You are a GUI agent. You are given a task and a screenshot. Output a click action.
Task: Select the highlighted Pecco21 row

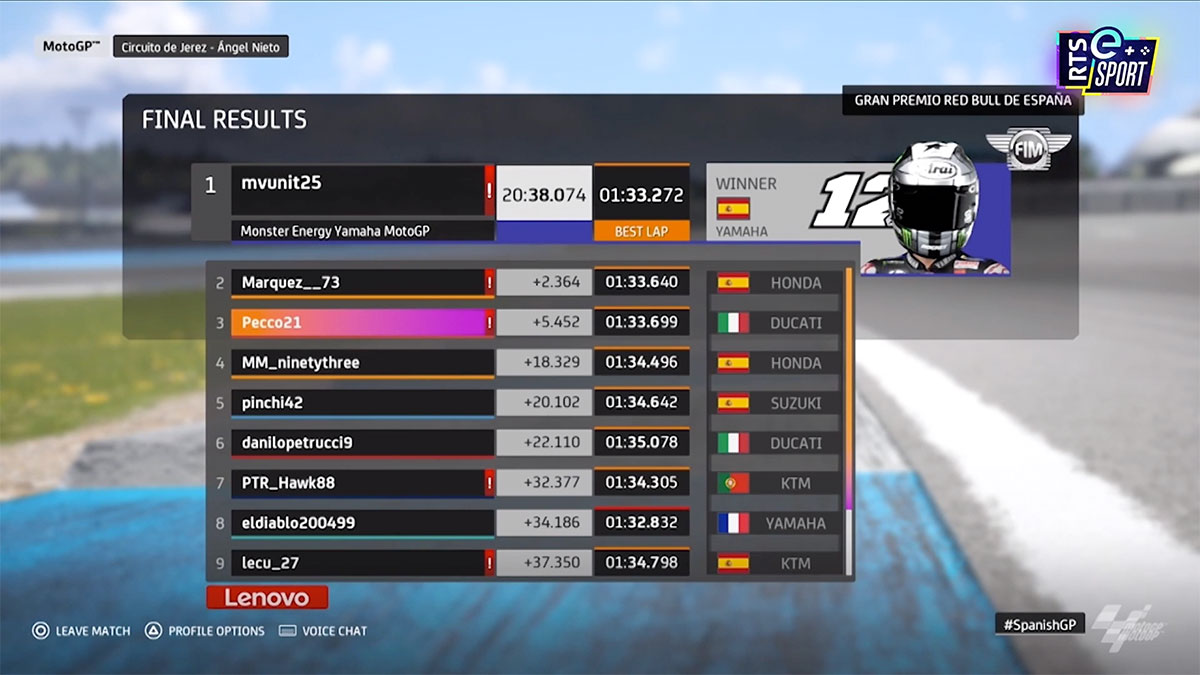[x=361, y=323]
